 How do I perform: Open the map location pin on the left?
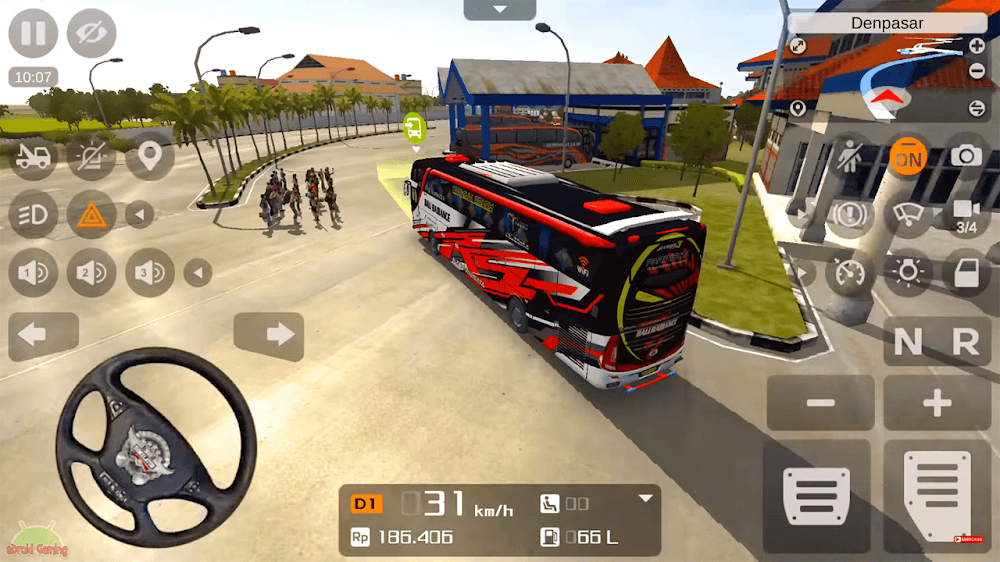point(150,157)
